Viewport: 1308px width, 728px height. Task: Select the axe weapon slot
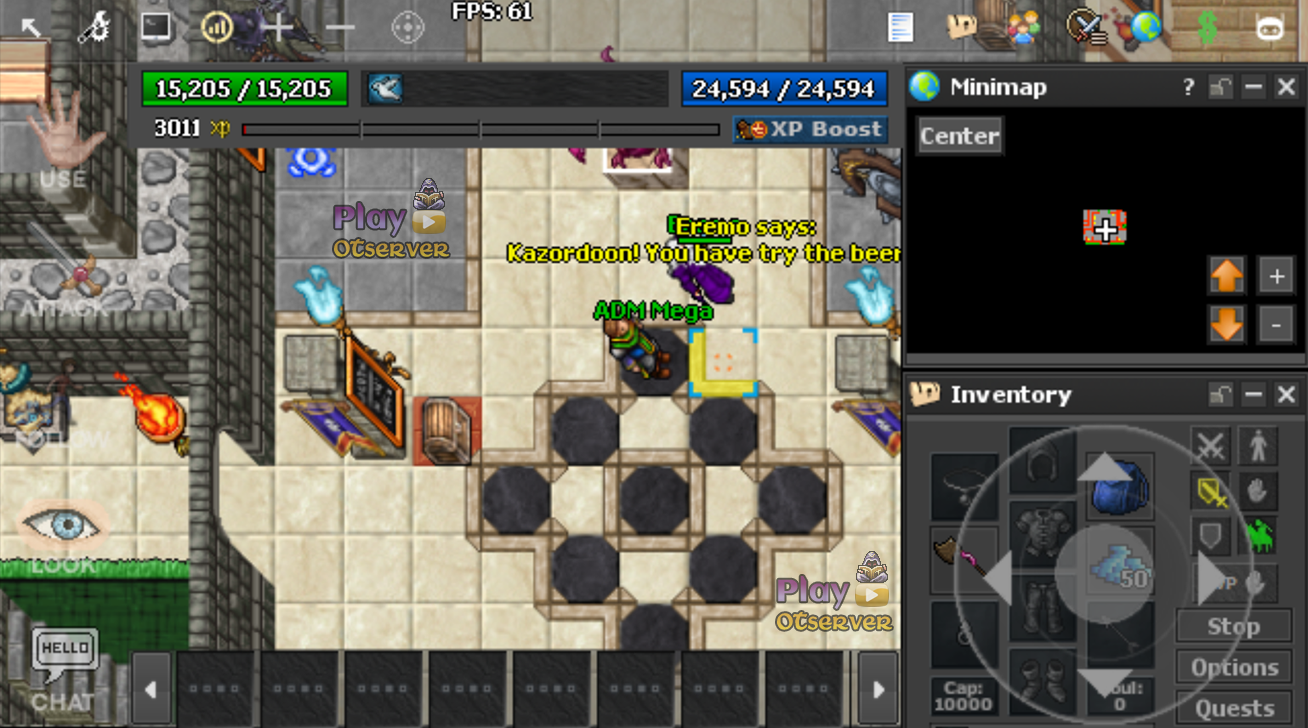(964, 556)
